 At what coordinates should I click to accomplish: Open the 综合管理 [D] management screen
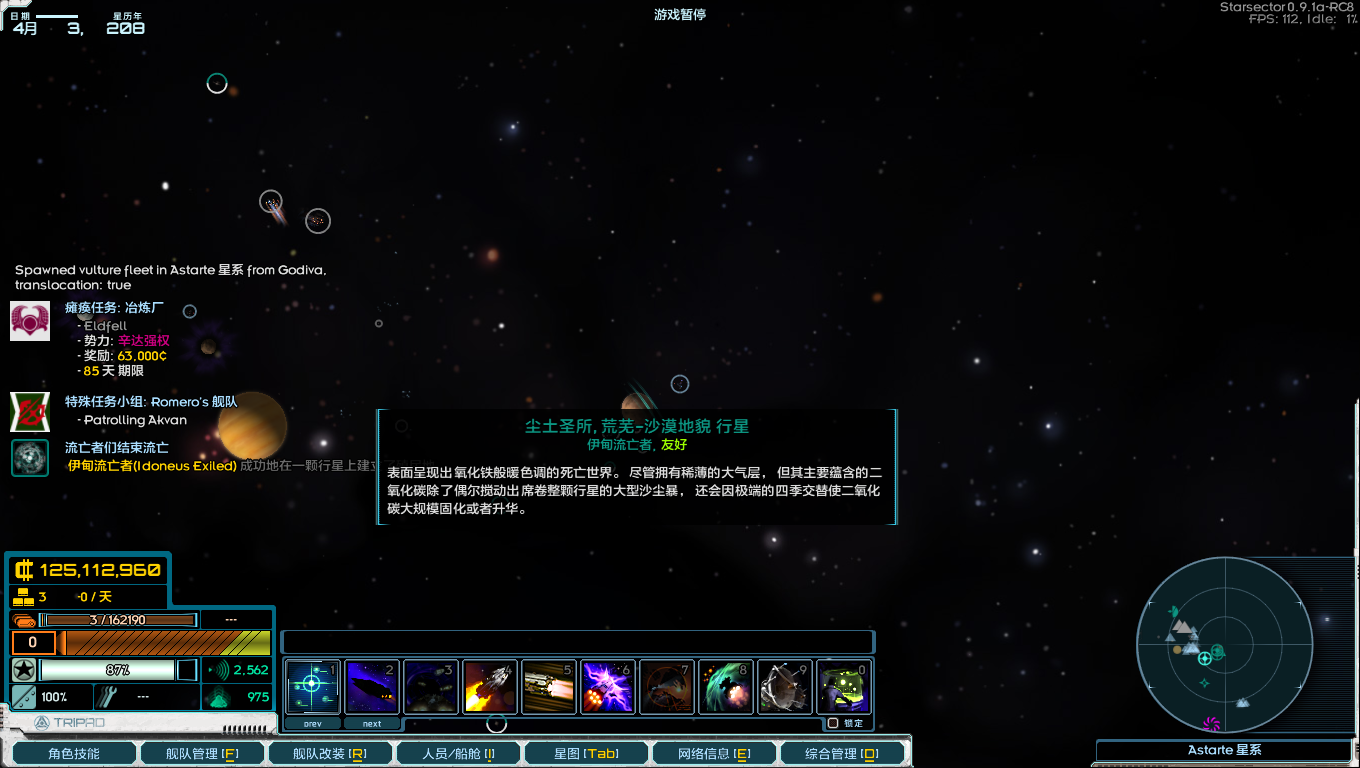842,753
